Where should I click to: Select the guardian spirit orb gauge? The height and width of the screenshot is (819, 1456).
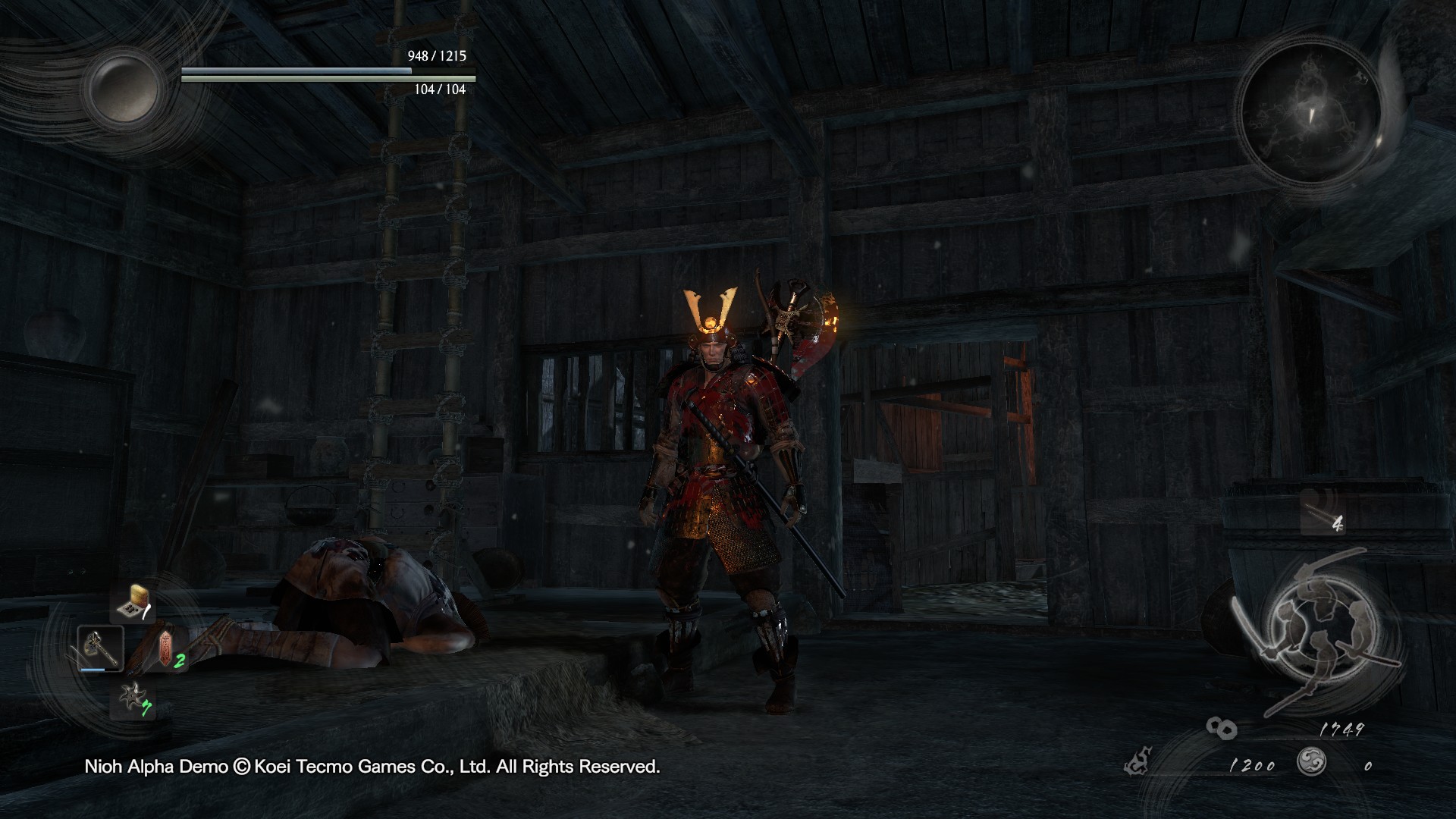(x=123, y=87)
